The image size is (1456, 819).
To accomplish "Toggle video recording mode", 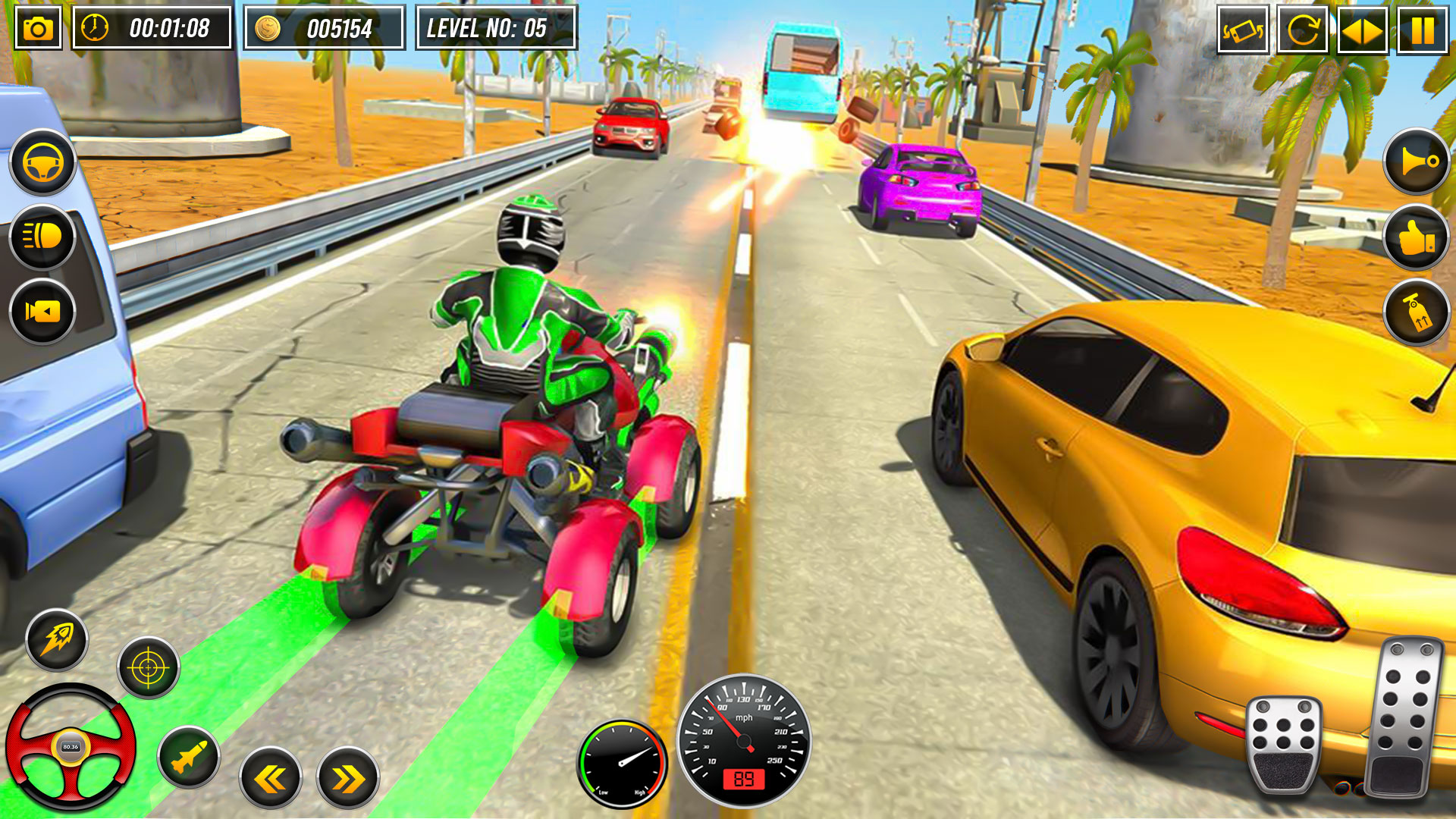I will (42, 309).
